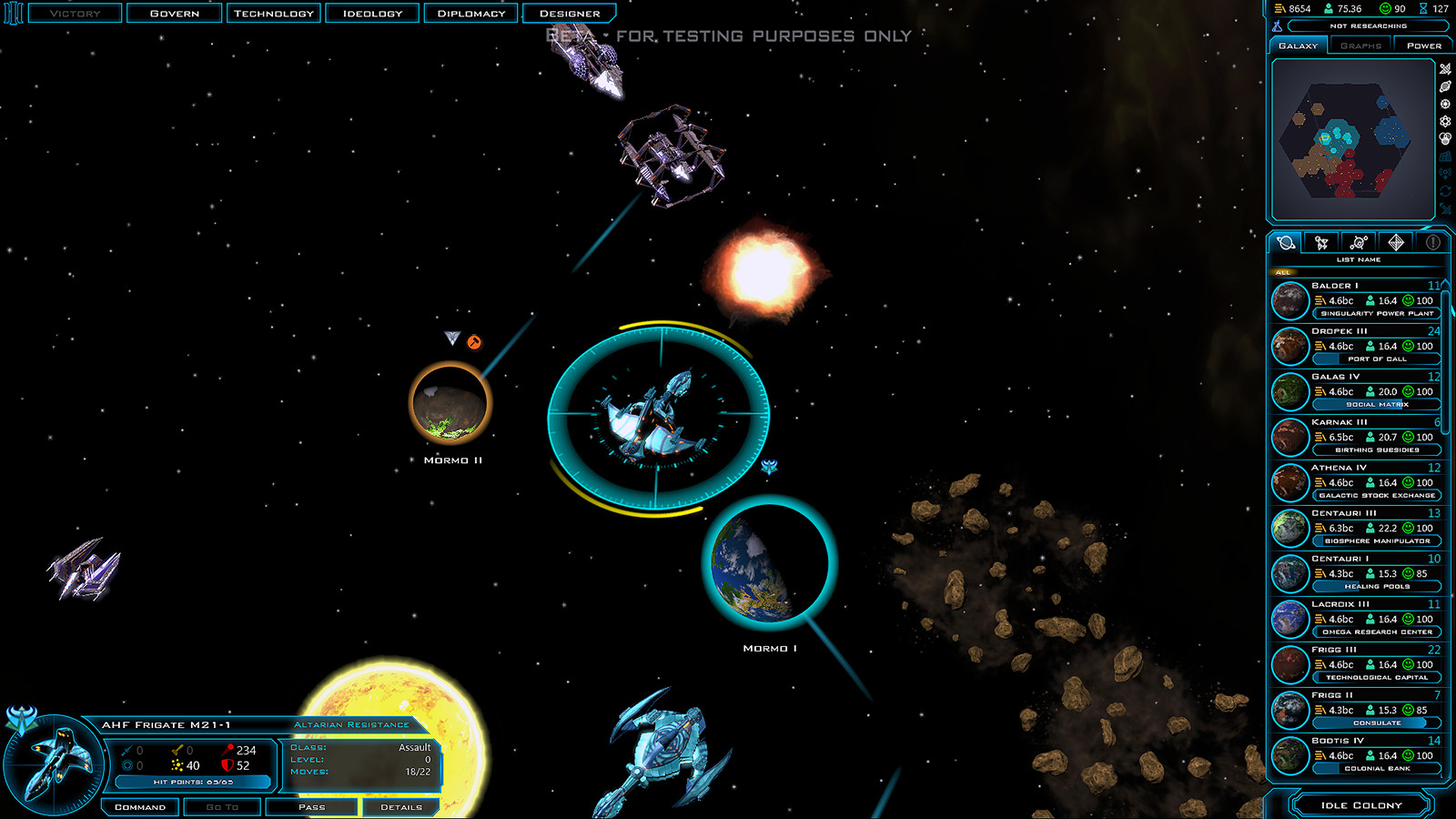This screenshot has width=1456, height=819.
Task: Select the Balder I colony thumbnail
Action: (1289, 300)
